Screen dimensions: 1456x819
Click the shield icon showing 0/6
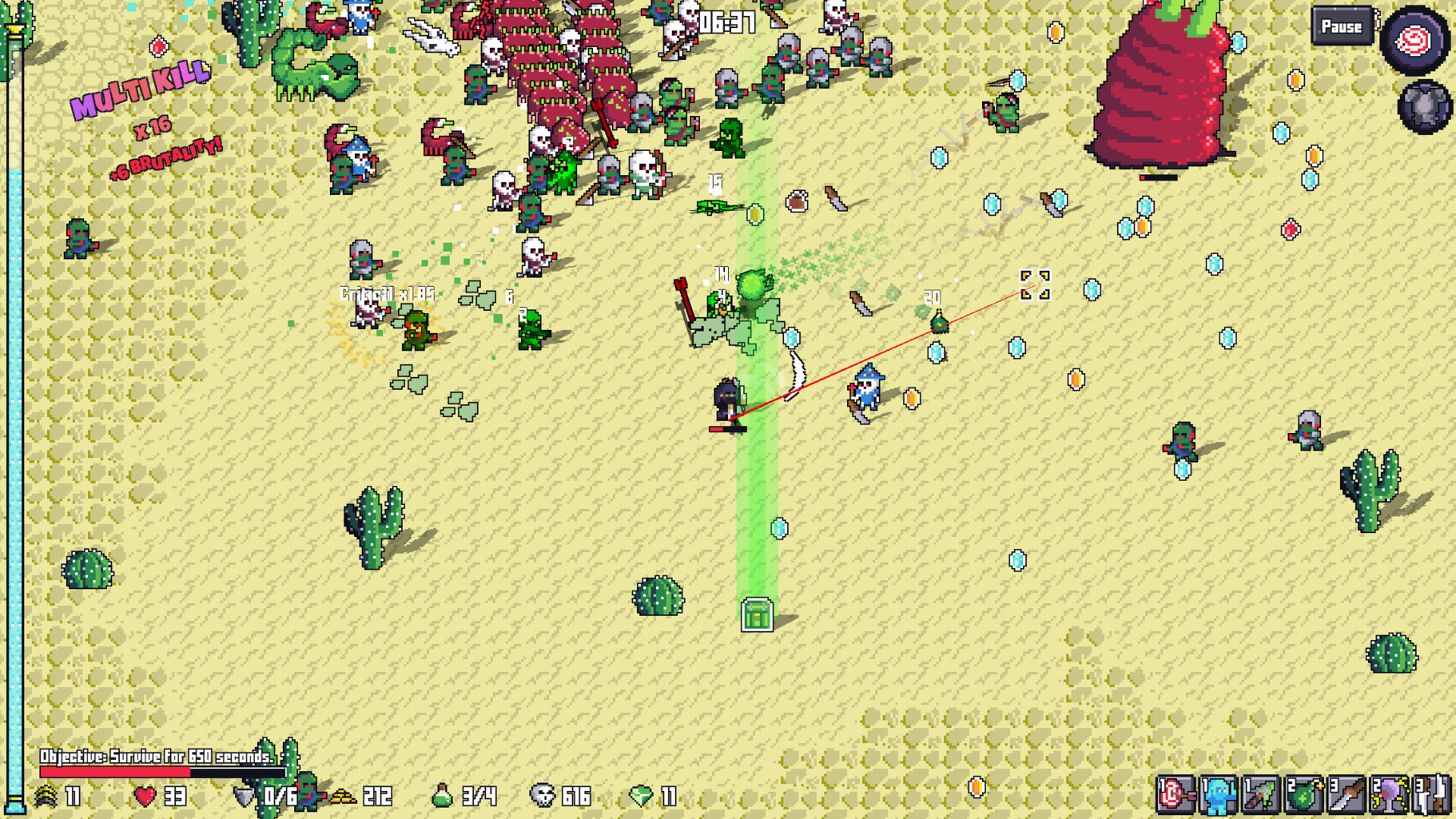(245, 797)
